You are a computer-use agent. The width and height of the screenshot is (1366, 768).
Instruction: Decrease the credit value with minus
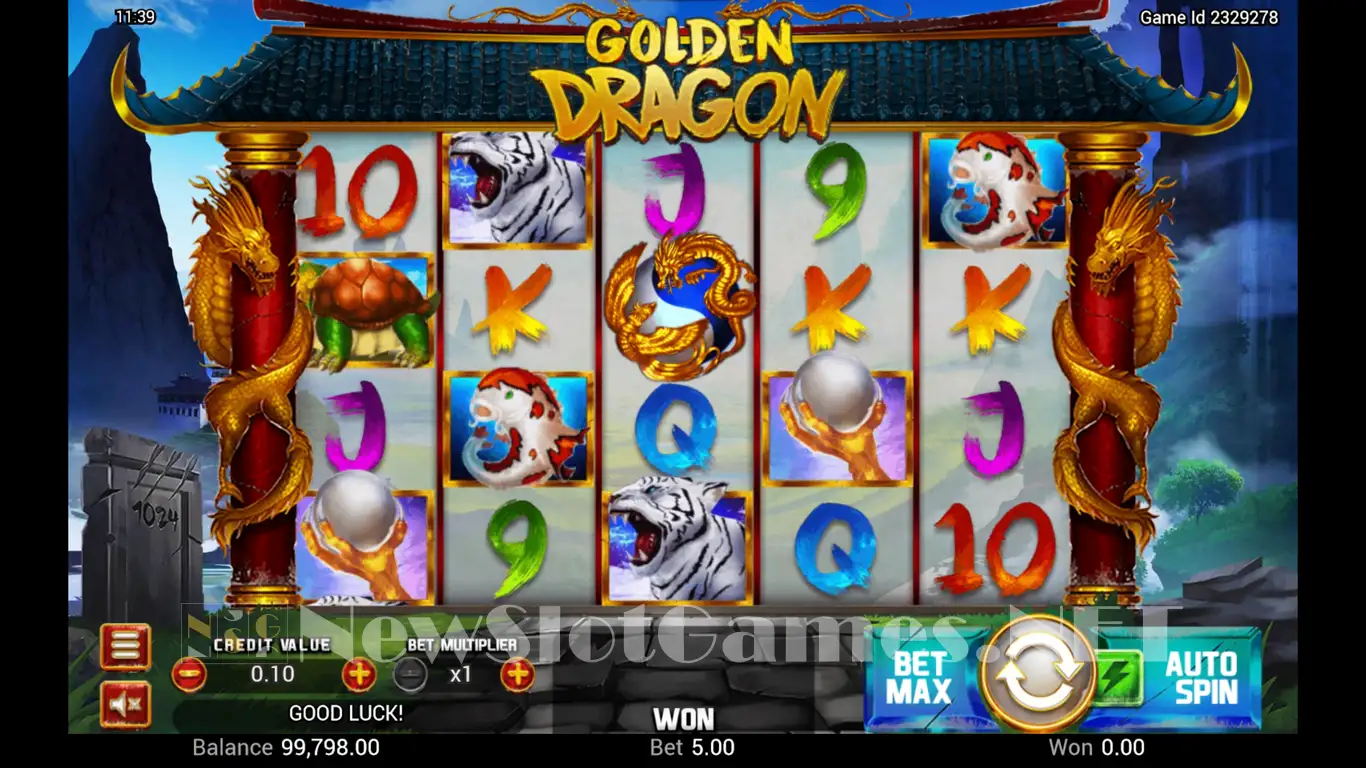189,674
